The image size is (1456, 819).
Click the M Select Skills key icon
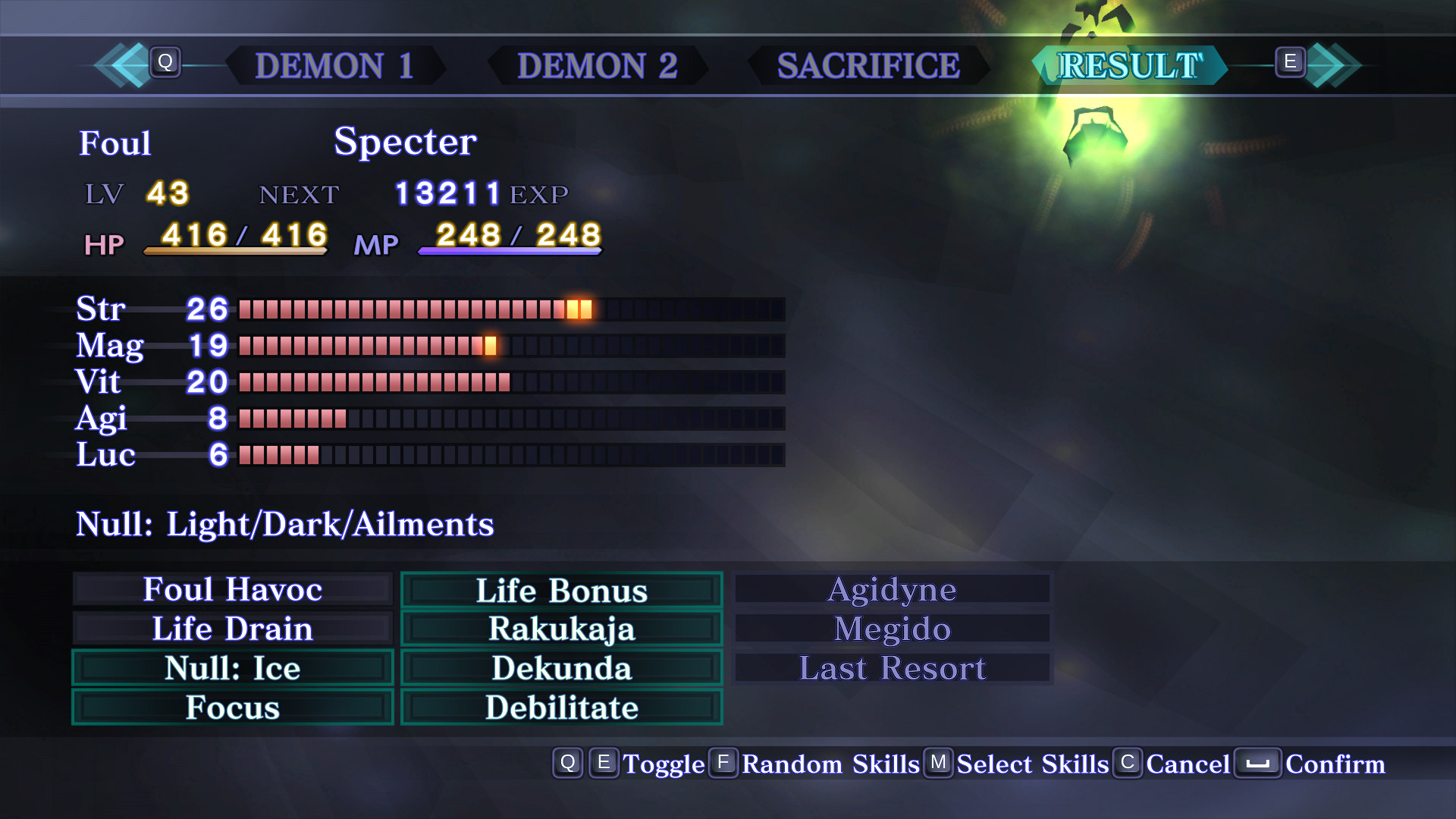pos(938,764)
